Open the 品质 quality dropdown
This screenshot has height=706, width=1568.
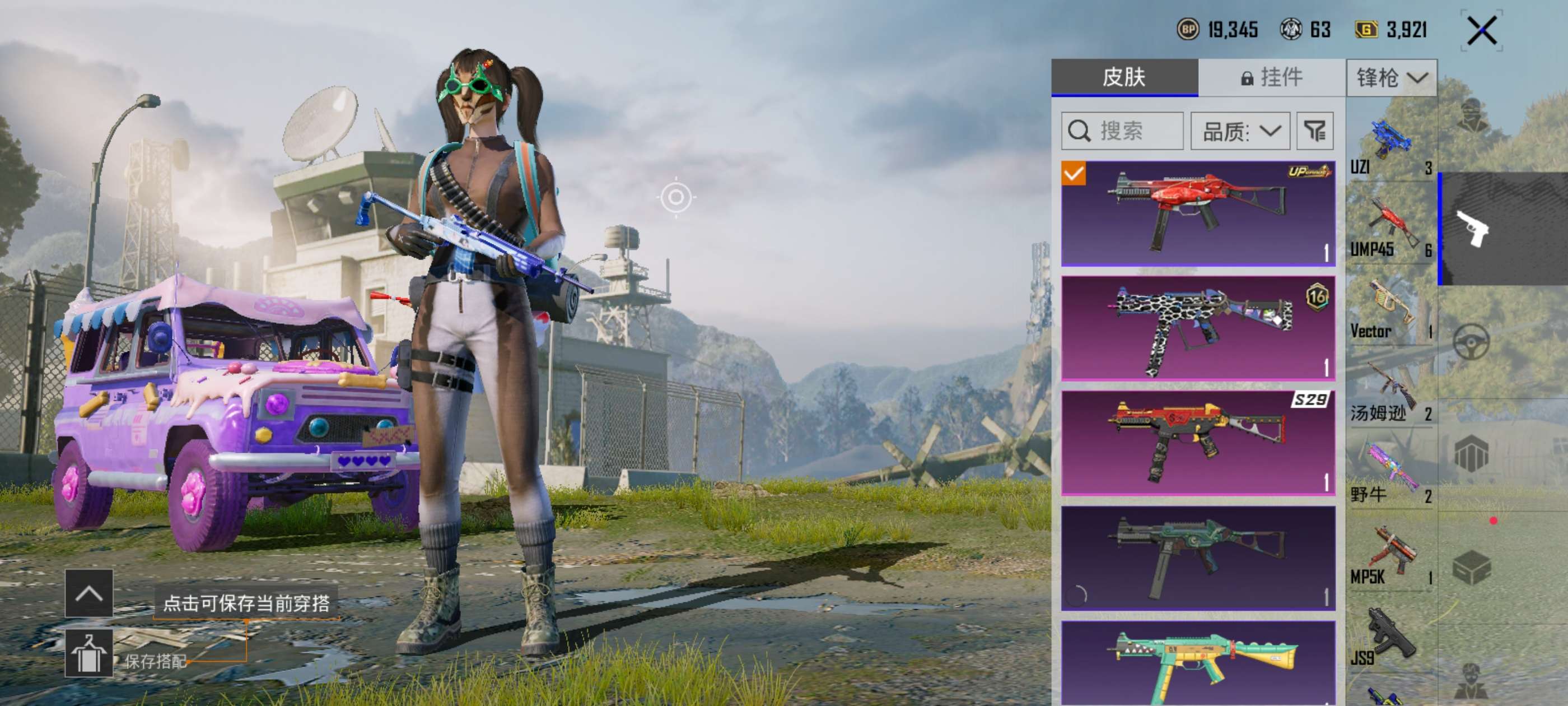pos(1240,131)
